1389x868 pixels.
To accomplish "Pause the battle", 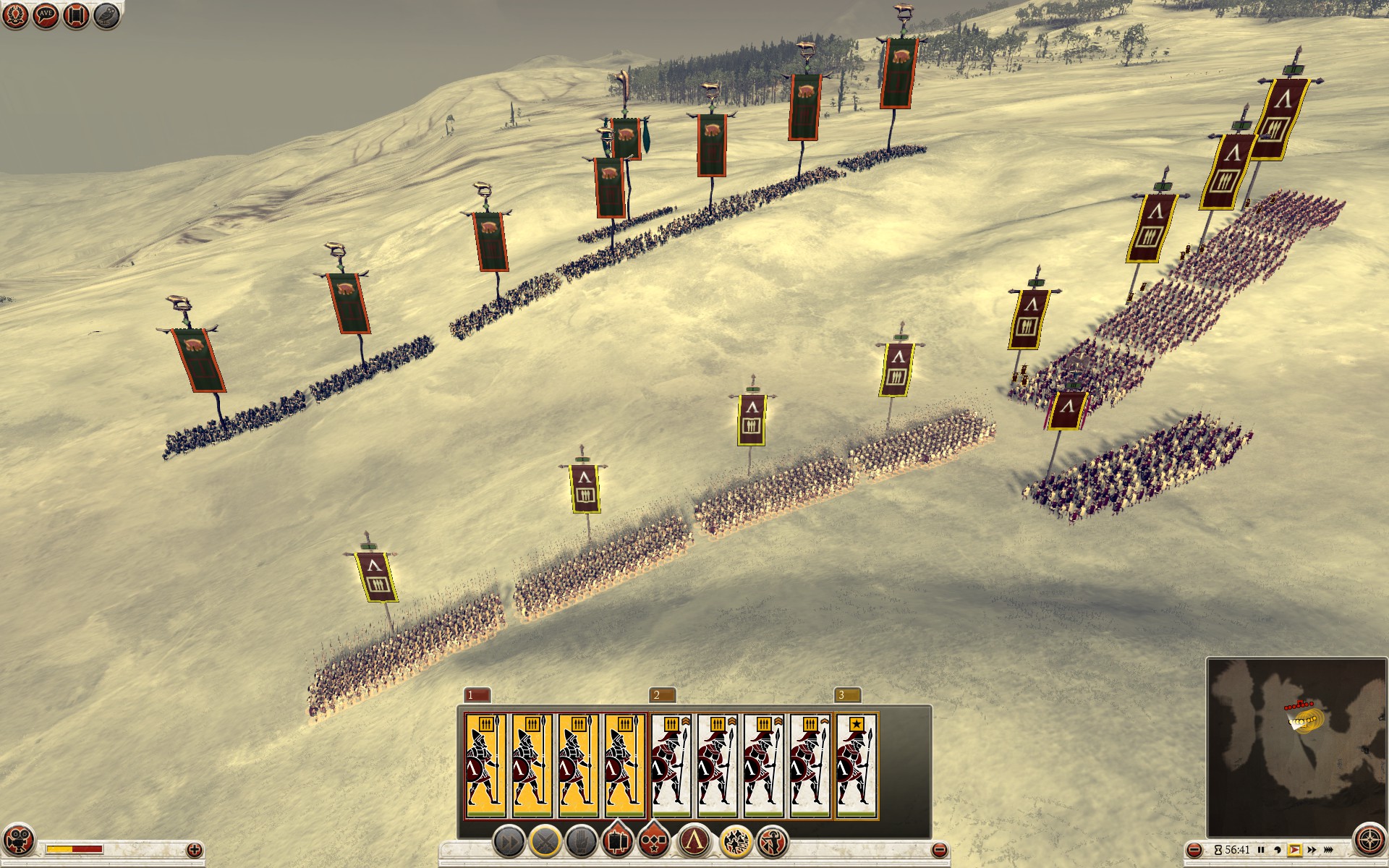I will click(x=1261, y=850).
